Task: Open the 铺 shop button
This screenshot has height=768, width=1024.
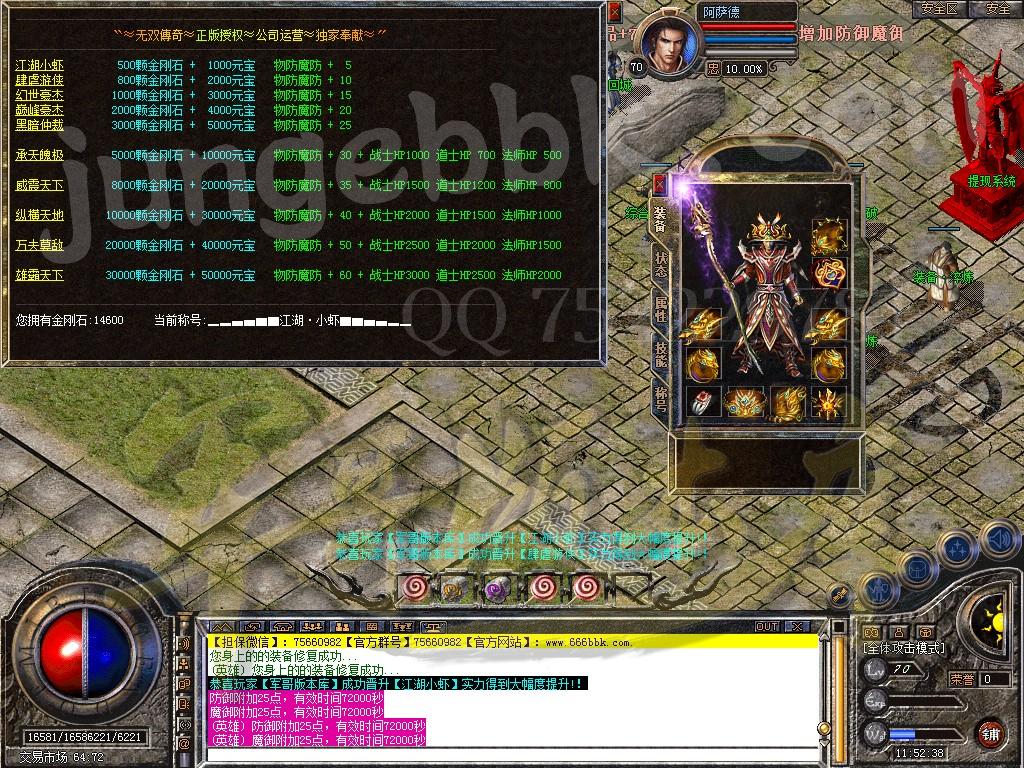Action: pos(990,733)
